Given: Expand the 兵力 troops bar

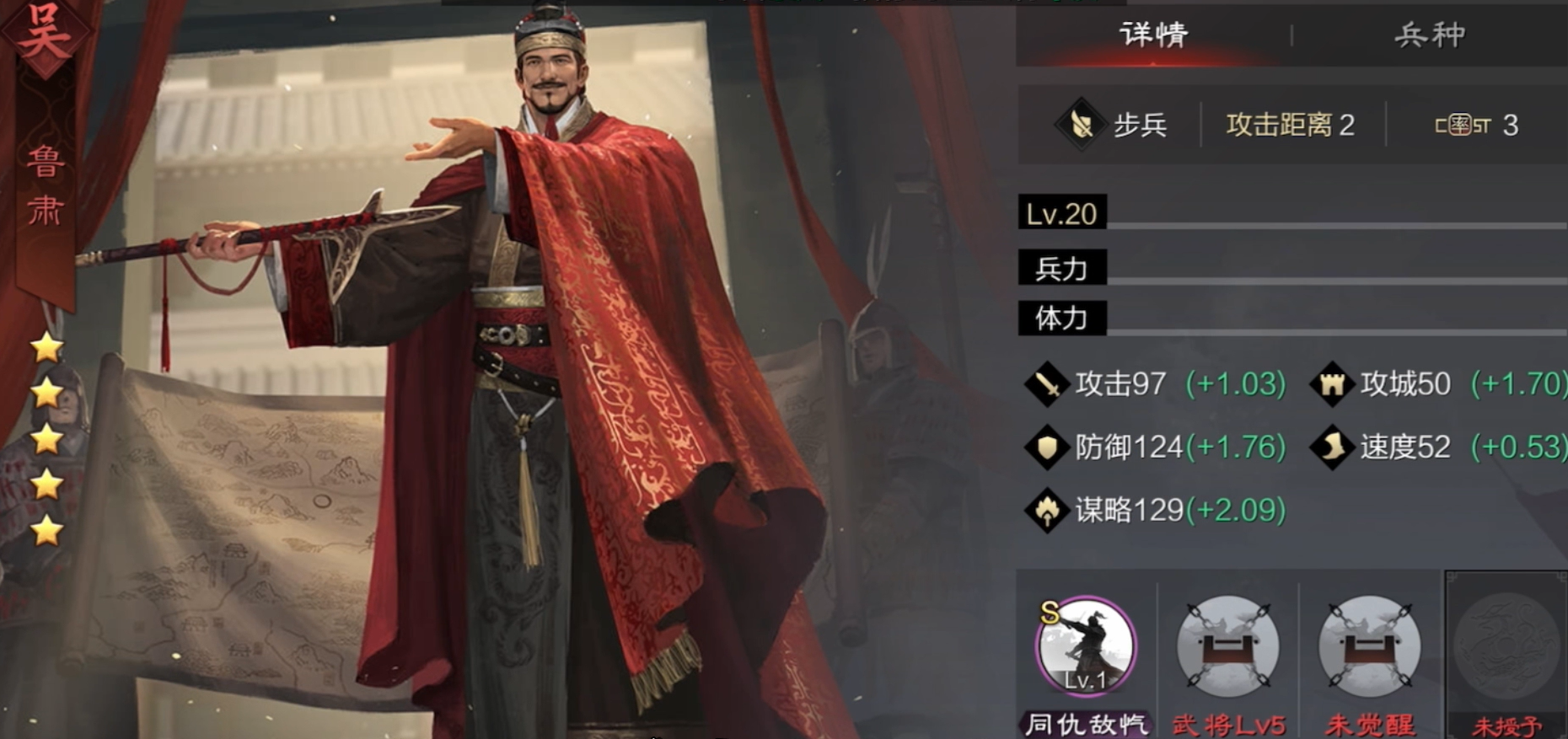Looking at the screenshot, I should click(x=1061, y=268).
